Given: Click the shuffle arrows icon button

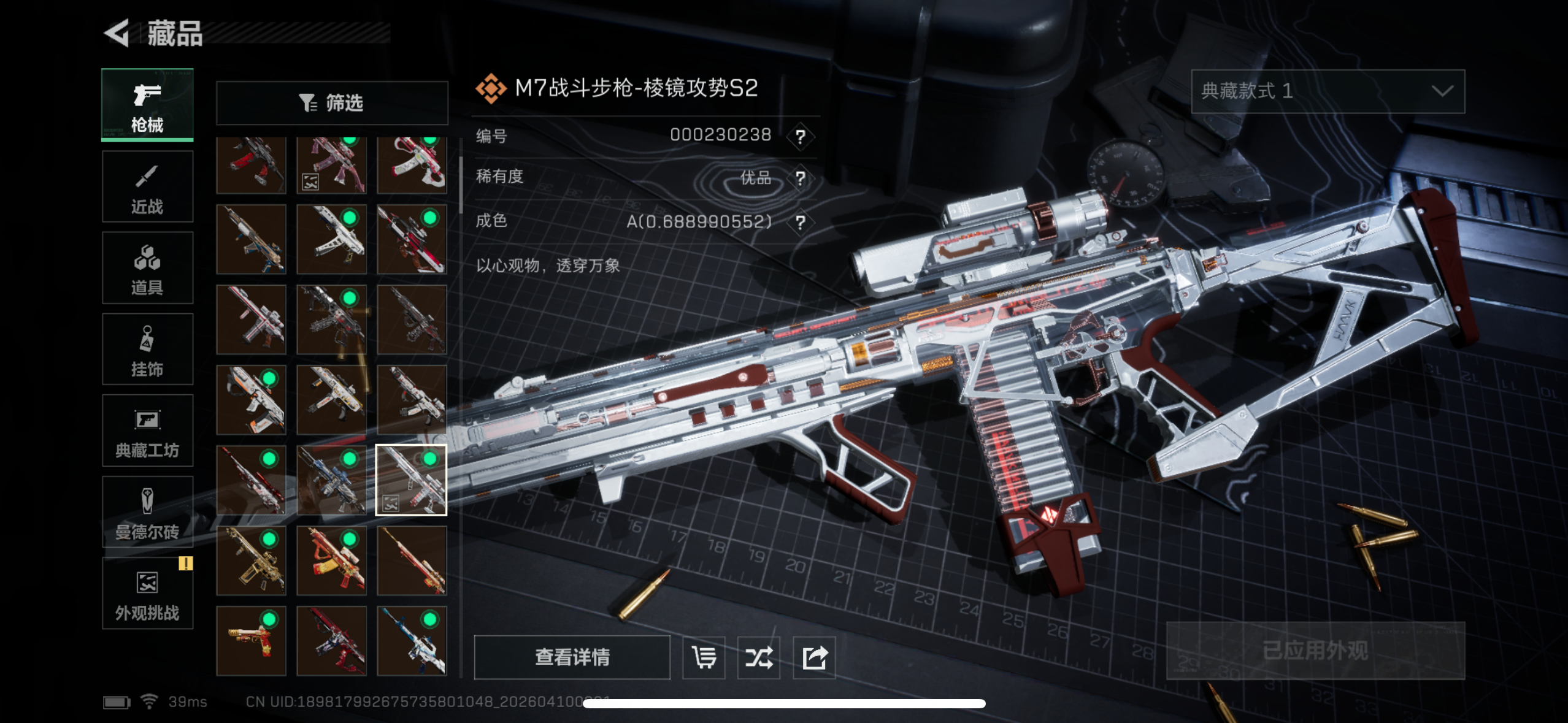Looking at the screenshot, I should click(759, 657).
